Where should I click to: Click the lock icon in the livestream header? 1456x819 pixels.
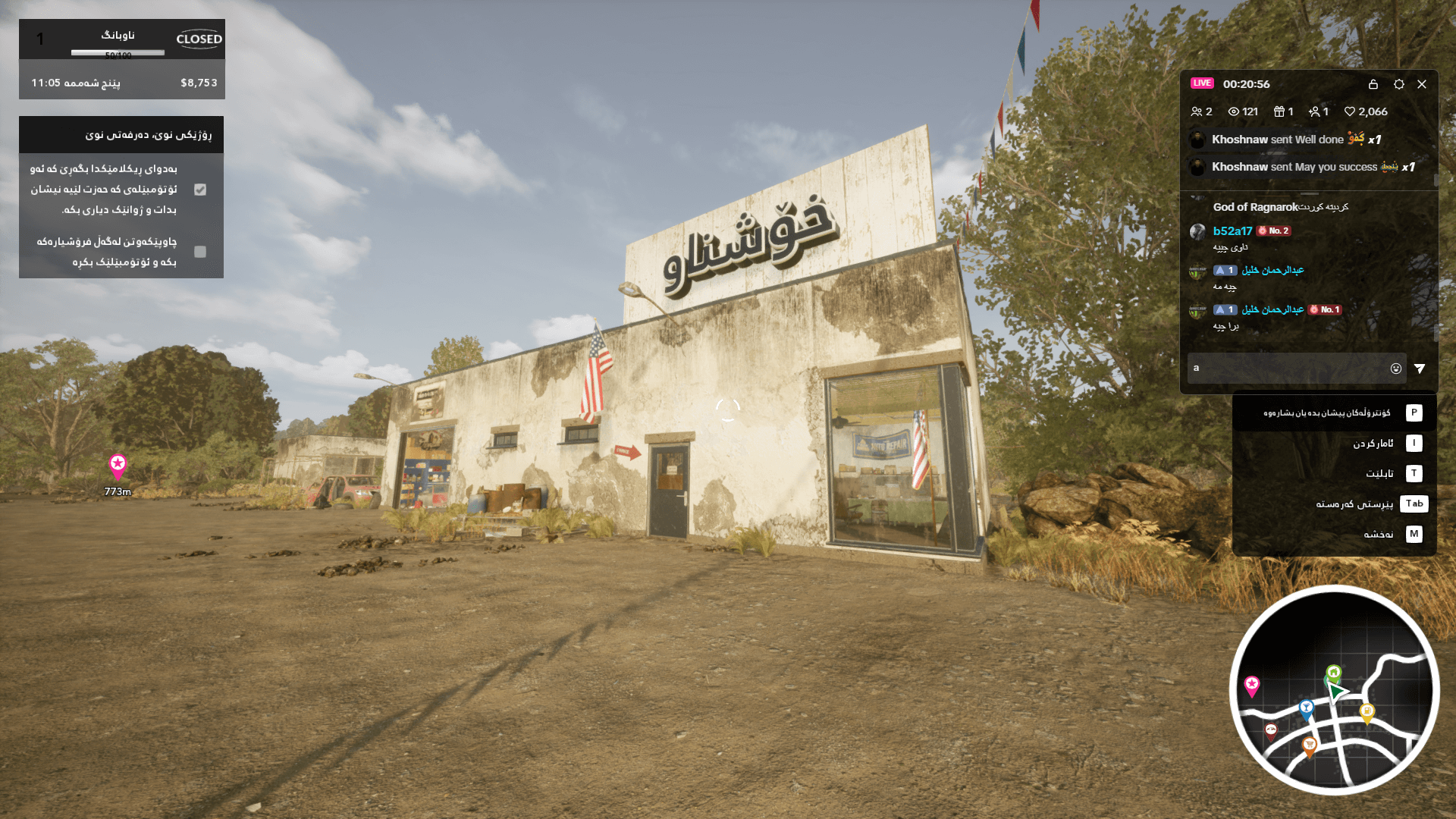[x=1373, y=85]
